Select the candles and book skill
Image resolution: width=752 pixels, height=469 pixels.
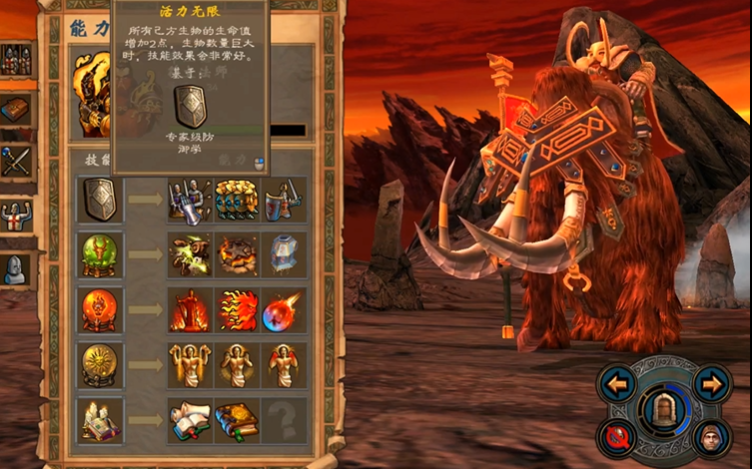100,421
